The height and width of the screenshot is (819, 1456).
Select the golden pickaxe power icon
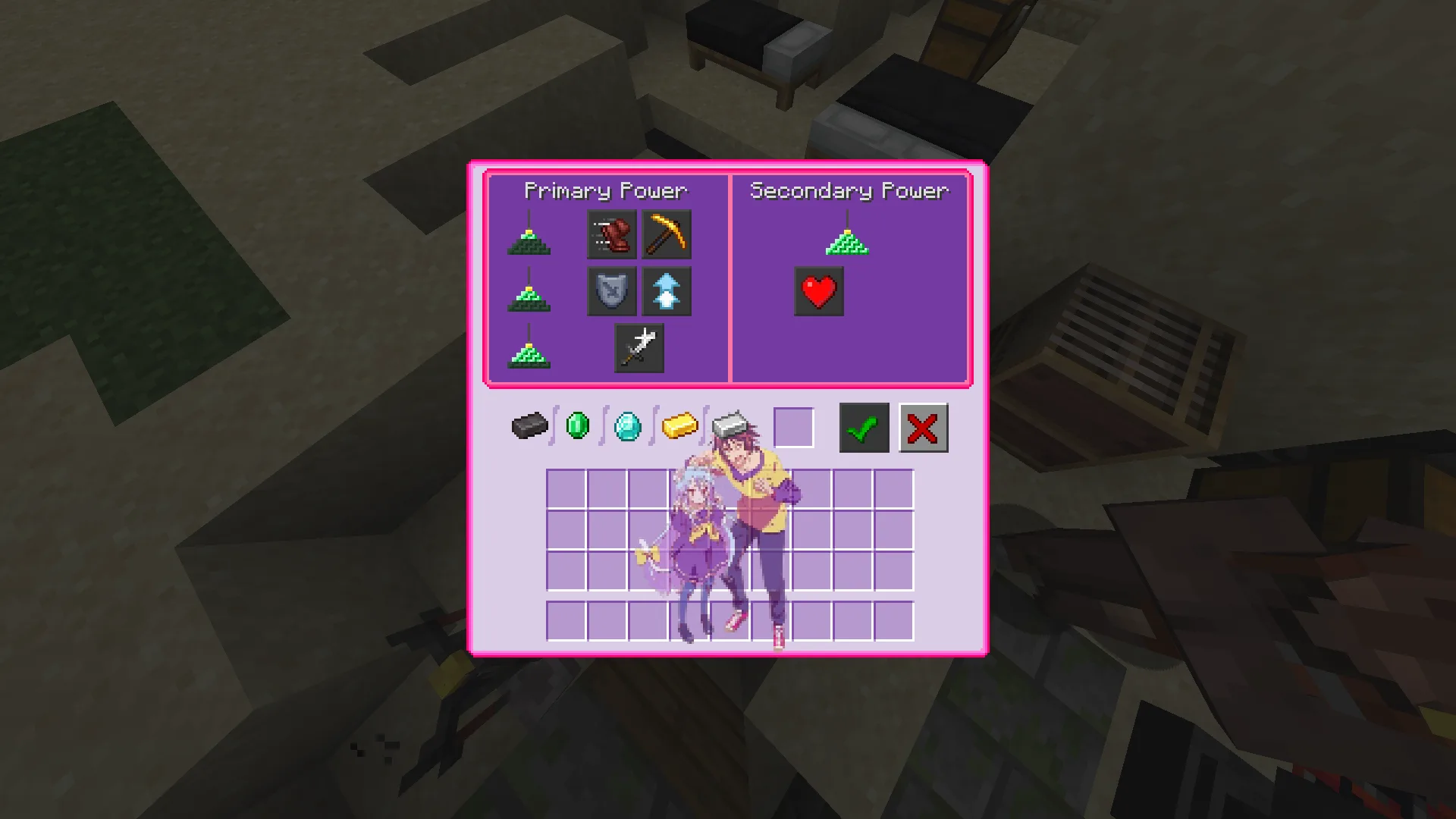[667, 234]
